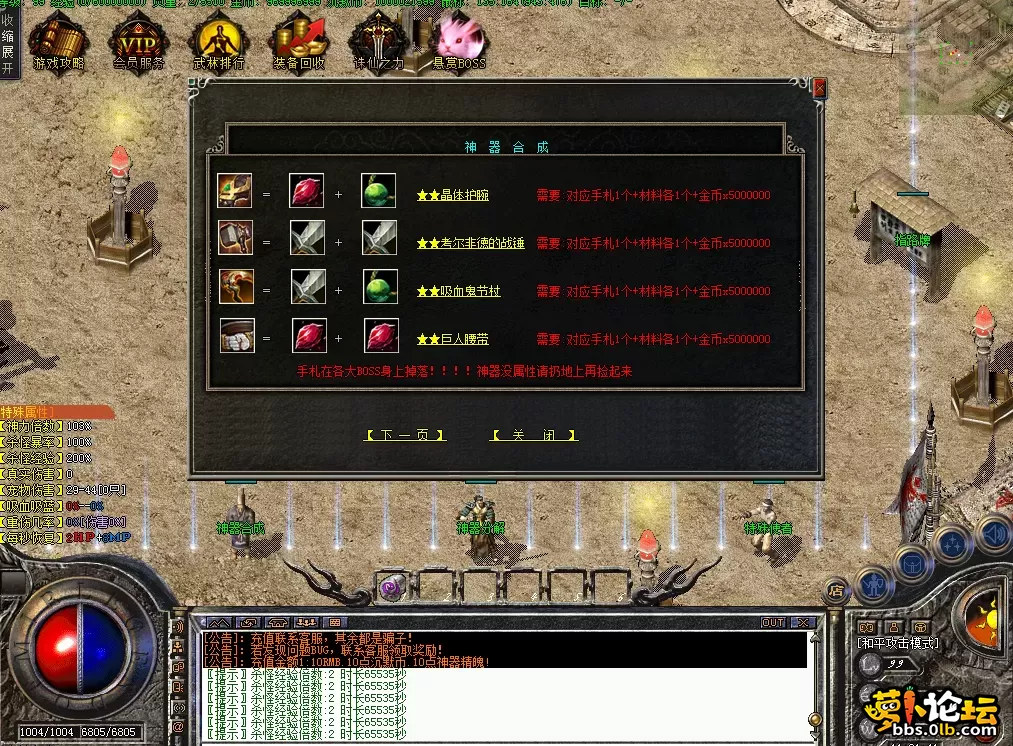
Task: Pick the 吸血鬼节杖 synthesis link
Action: (x=457, y=291)
